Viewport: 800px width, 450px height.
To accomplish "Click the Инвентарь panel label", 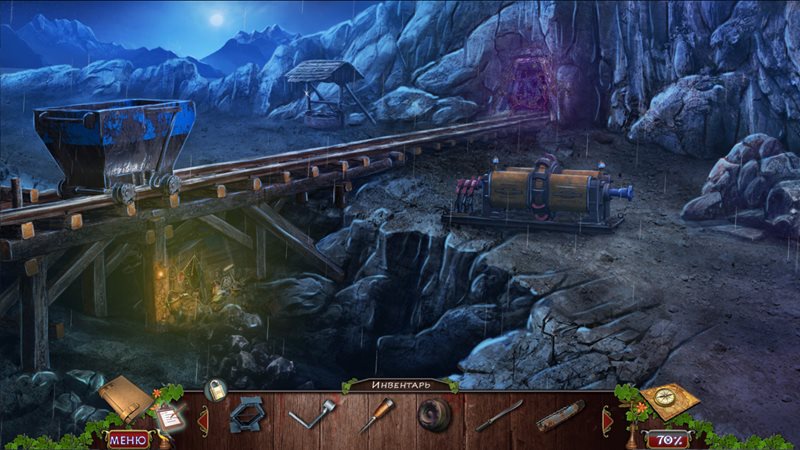I will [x=400, y=385].
